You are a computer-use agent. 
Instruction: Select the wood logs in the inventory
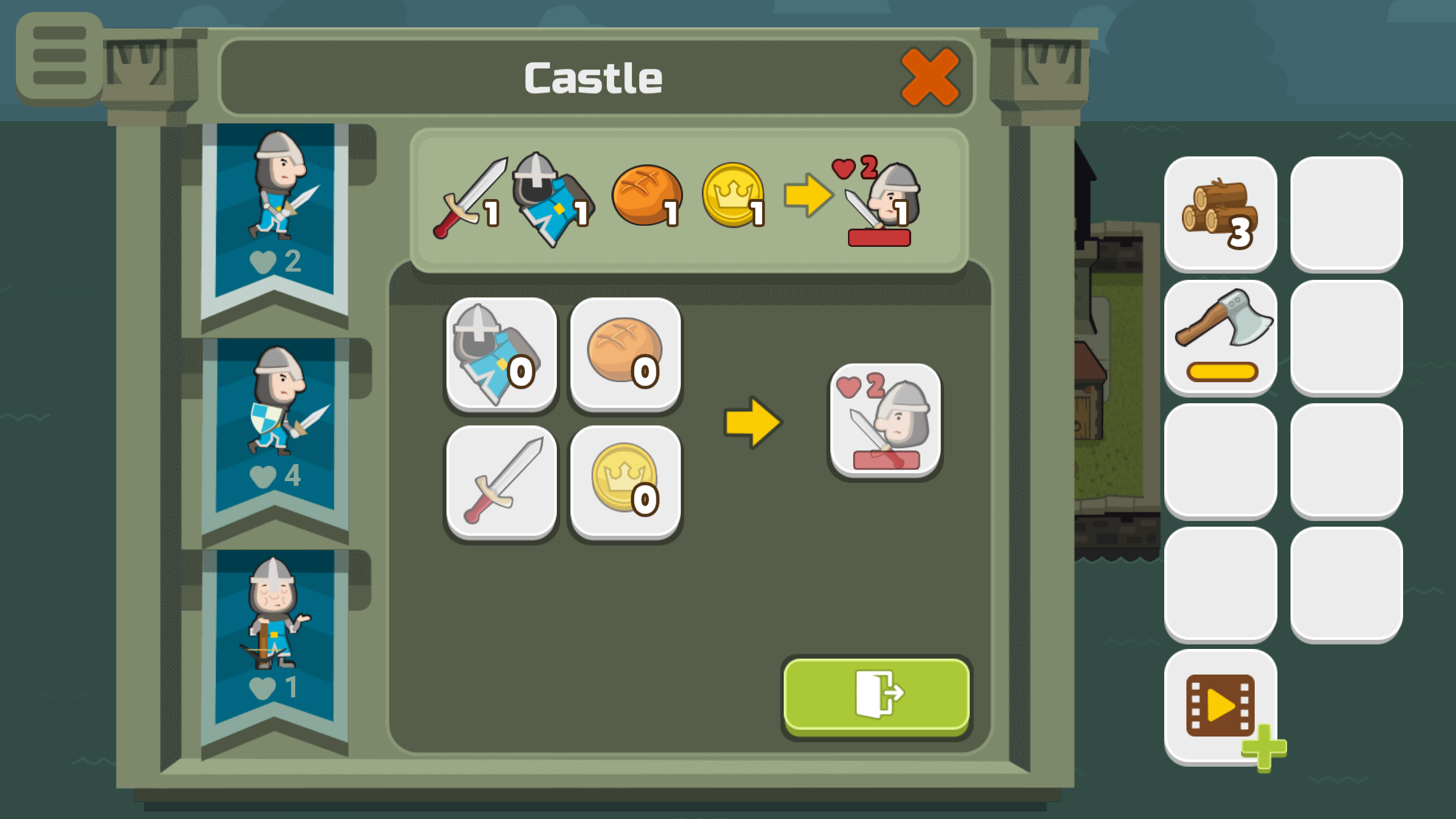click(1221, 212)
